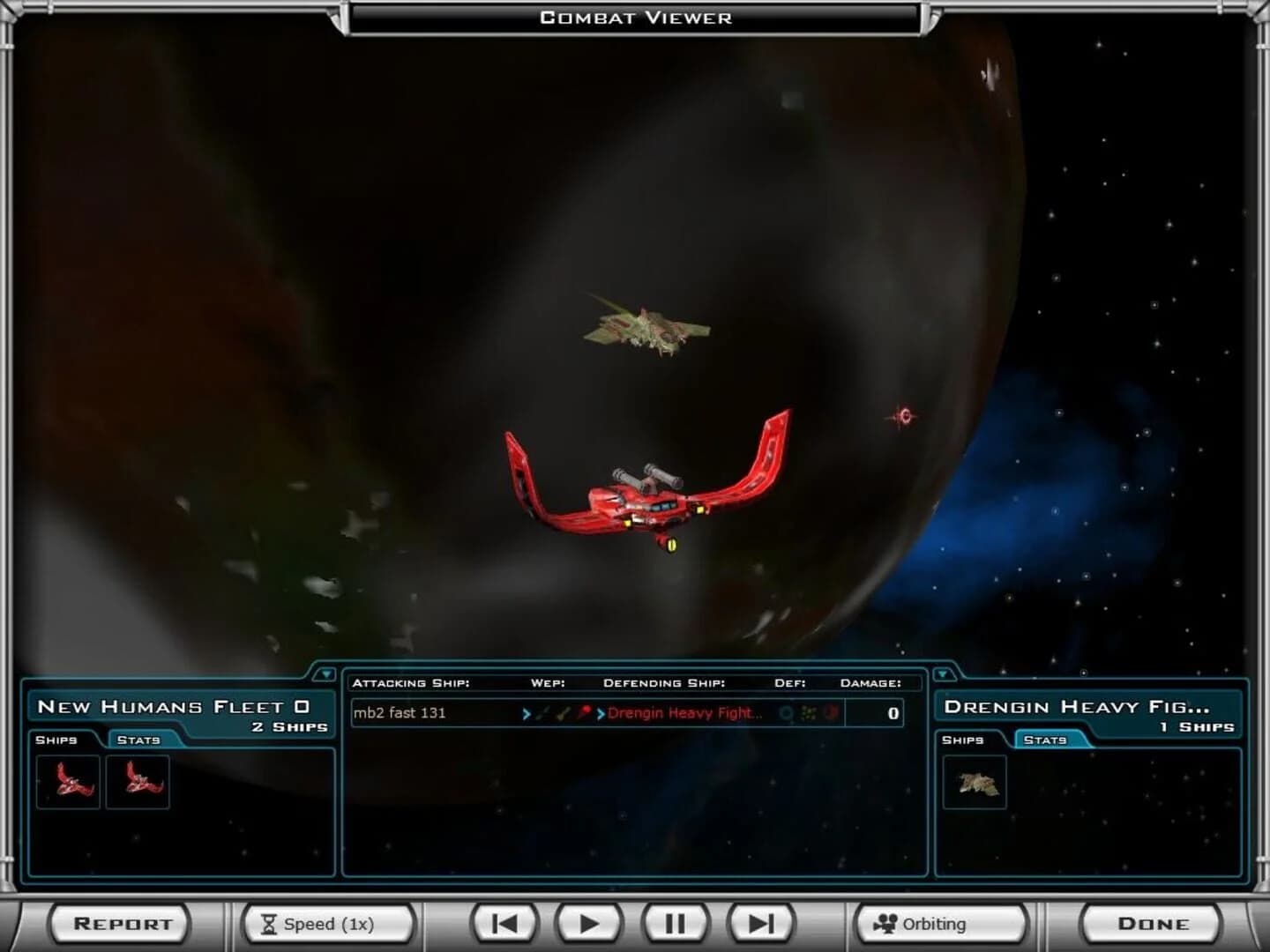Select the green point defense icon in combat log
The width and height of the screenshot is (1270, 952).
click(x=808, y=713)
